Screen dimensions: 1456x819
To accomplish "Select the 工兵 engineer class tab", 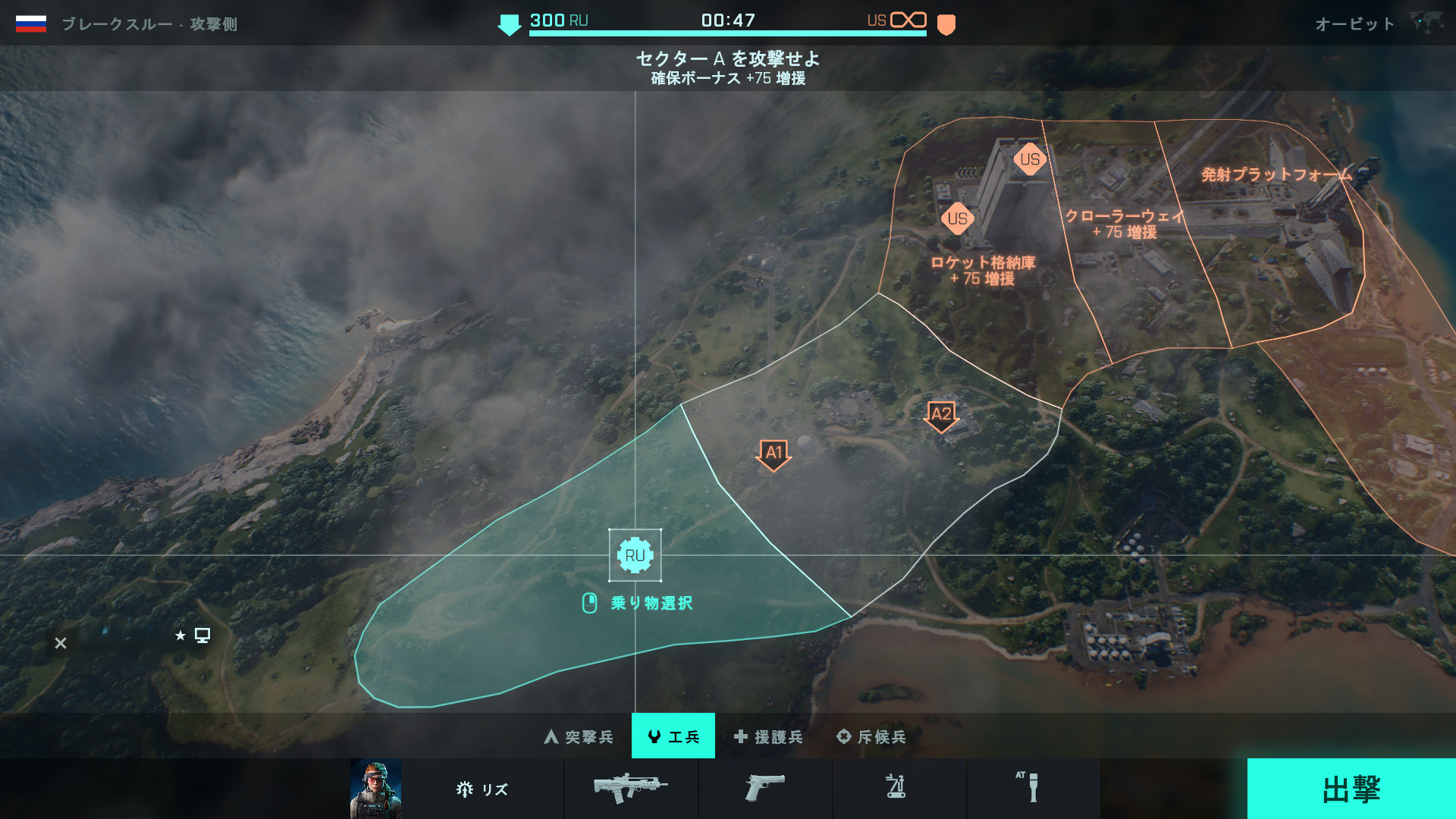I will click(x=673, y=736).
